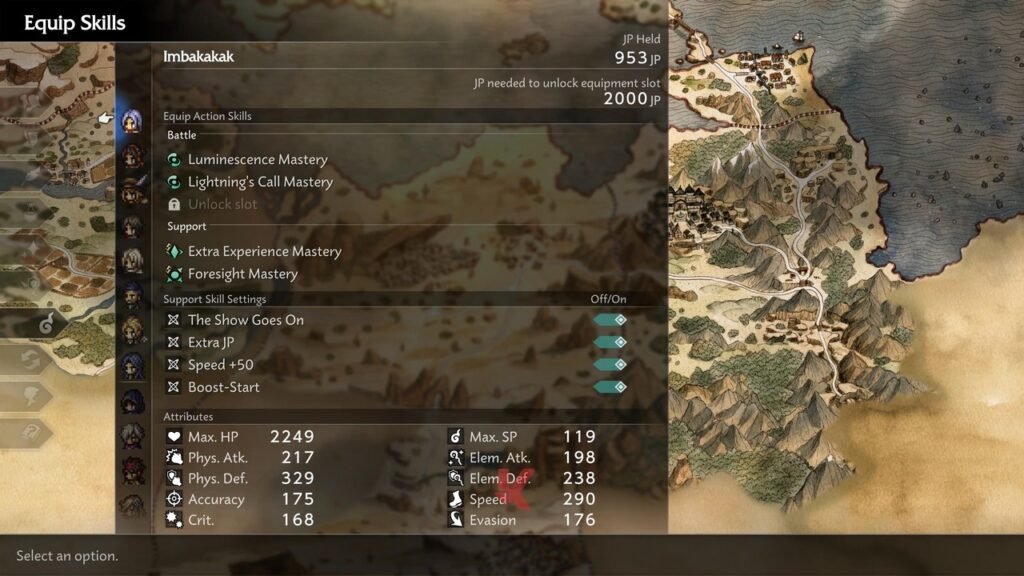Image resolution: width=1024 pixels, height=576 pixels.
Task: Switch the Speed +50 toggle
Action: click(610, 365)
